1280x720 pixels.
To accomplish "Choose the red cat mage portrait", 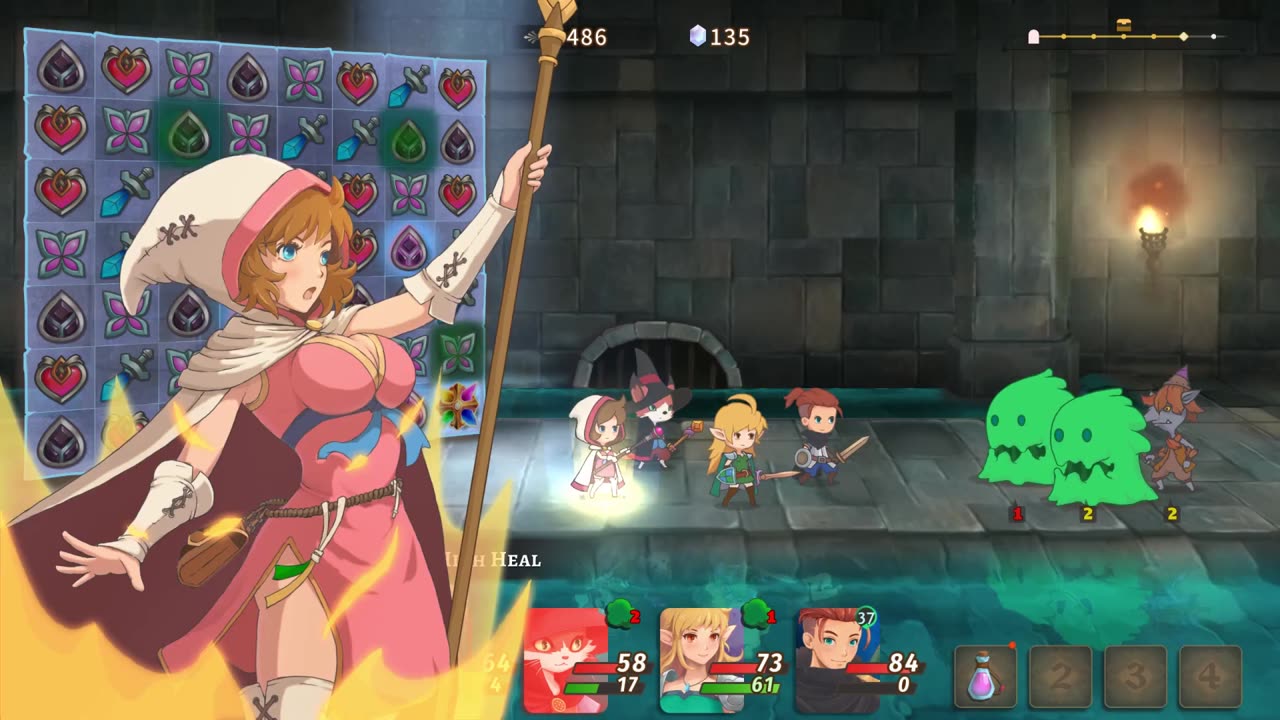I will pos(566,661).
